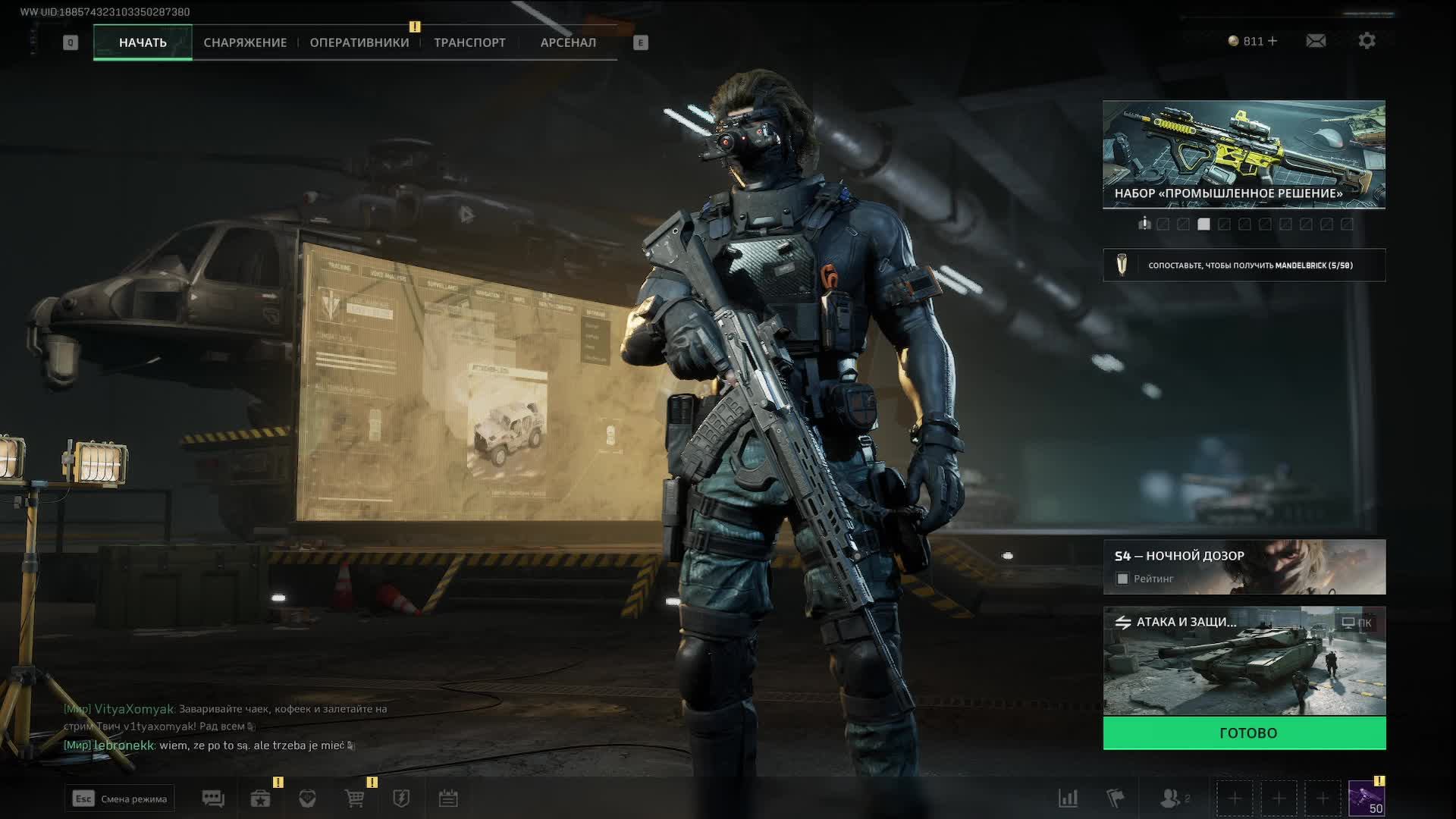The image size is (1456, 819).
Task: Open the shopping cart store
Action: tap(354, 799)
